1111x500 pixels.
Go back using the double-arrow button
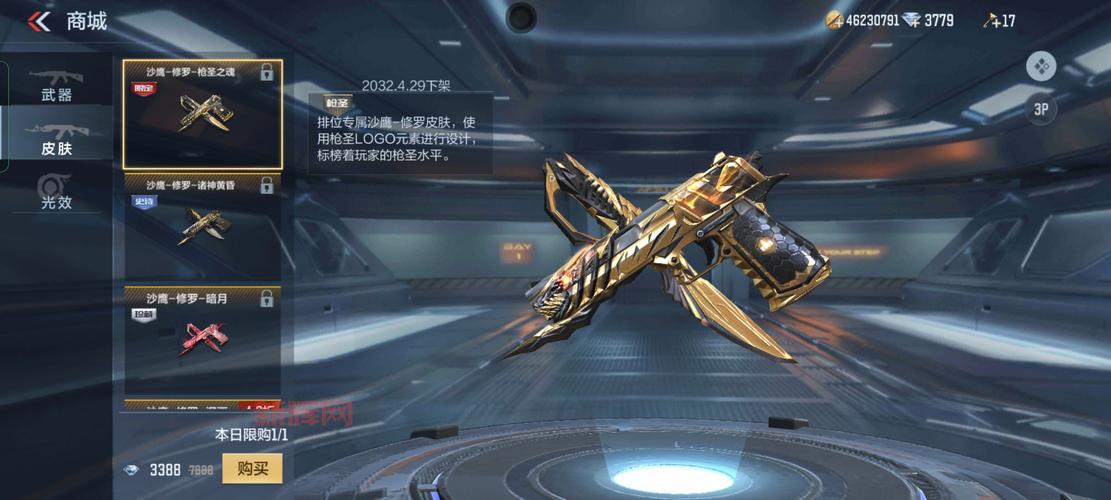39,21
